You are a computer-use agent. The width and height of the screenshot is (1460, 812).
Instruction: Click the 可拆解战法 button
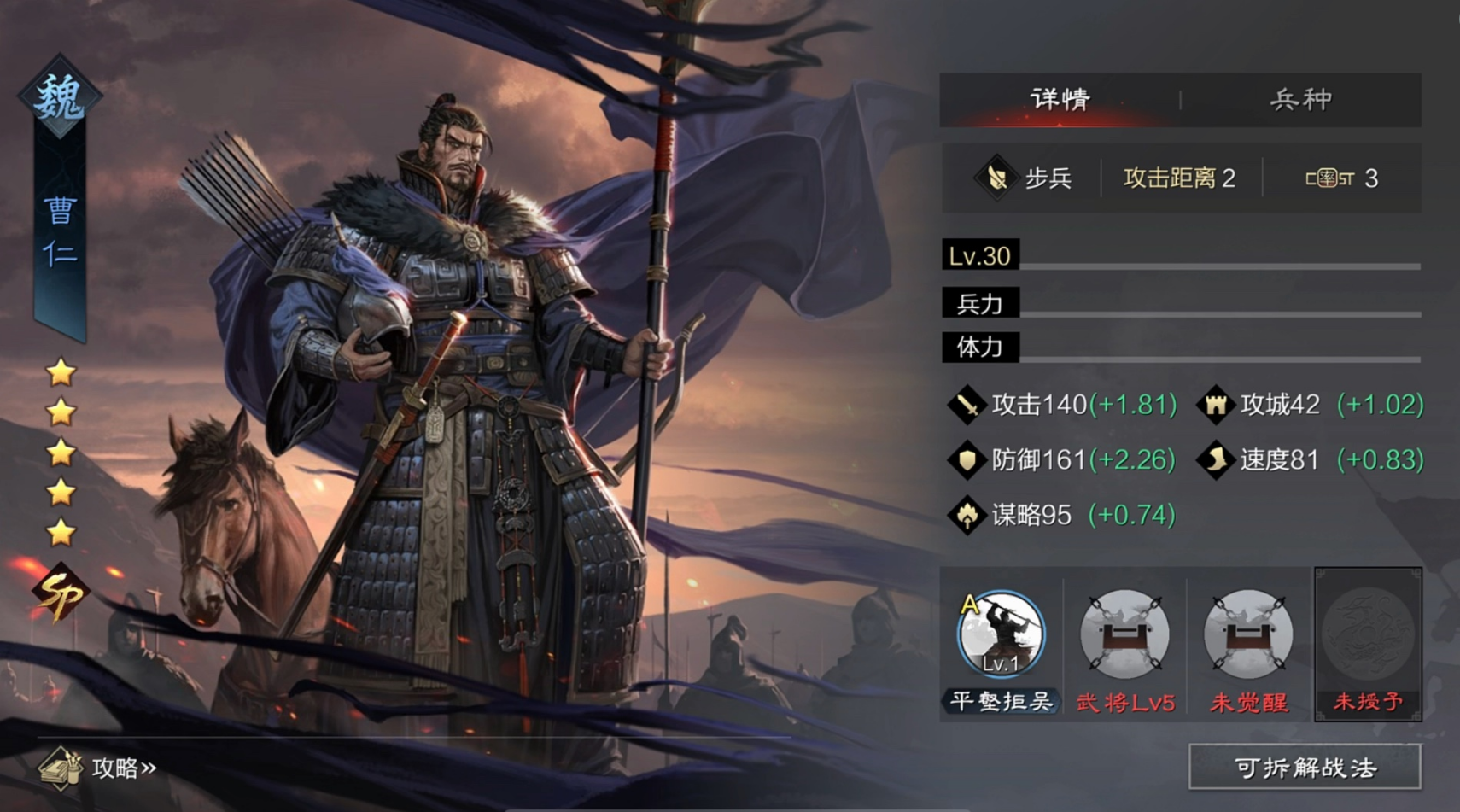tap(1305, 768)
